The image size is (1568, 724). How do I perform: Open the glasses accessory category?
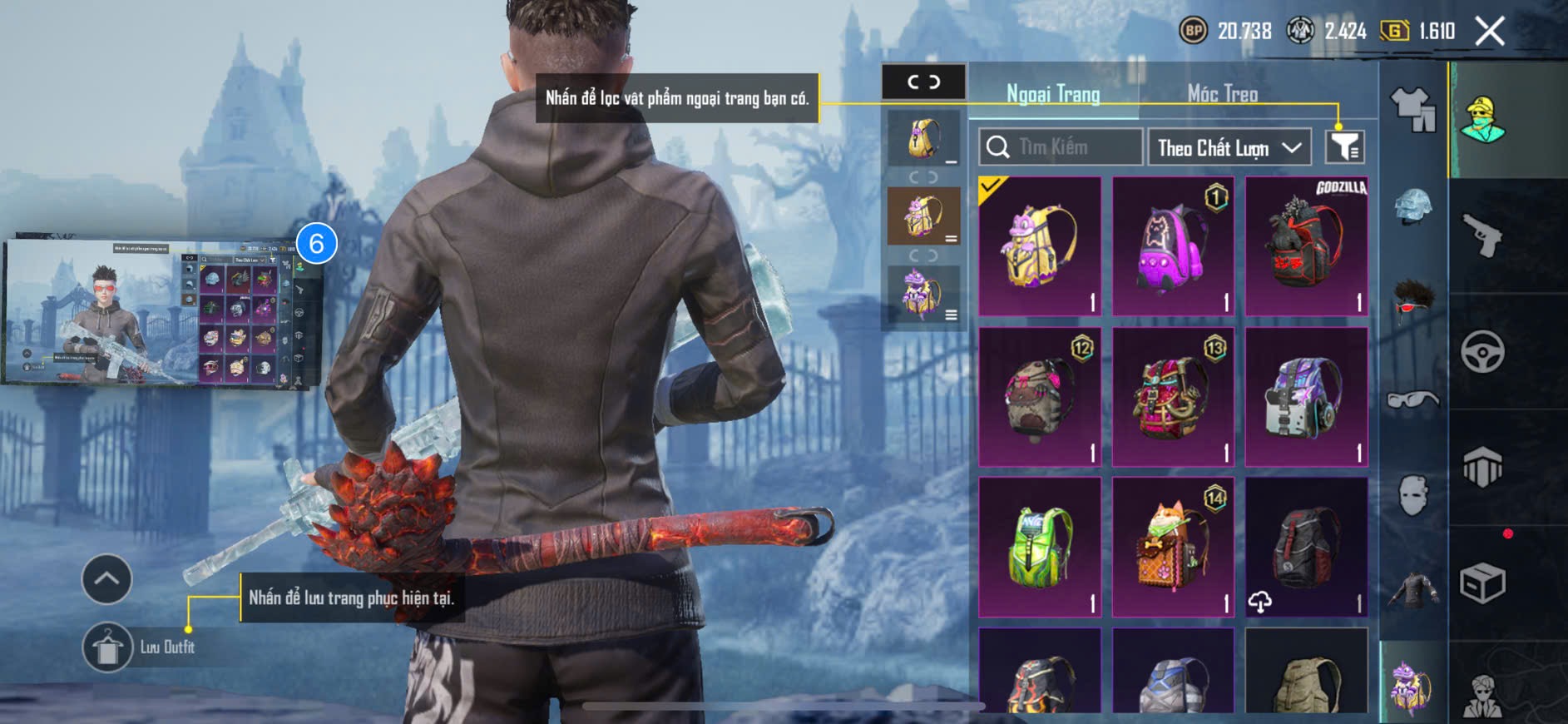click(1413, 400)
